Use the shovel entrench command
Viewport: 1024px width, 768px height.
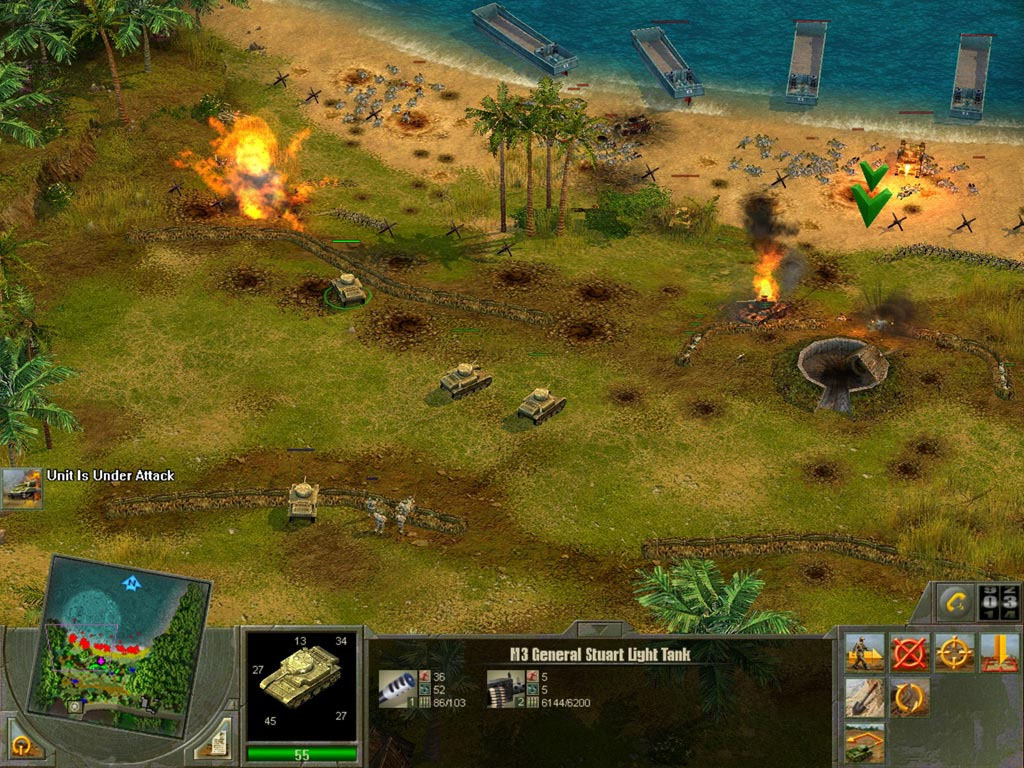pyautogui.click(x=864, y=698)
